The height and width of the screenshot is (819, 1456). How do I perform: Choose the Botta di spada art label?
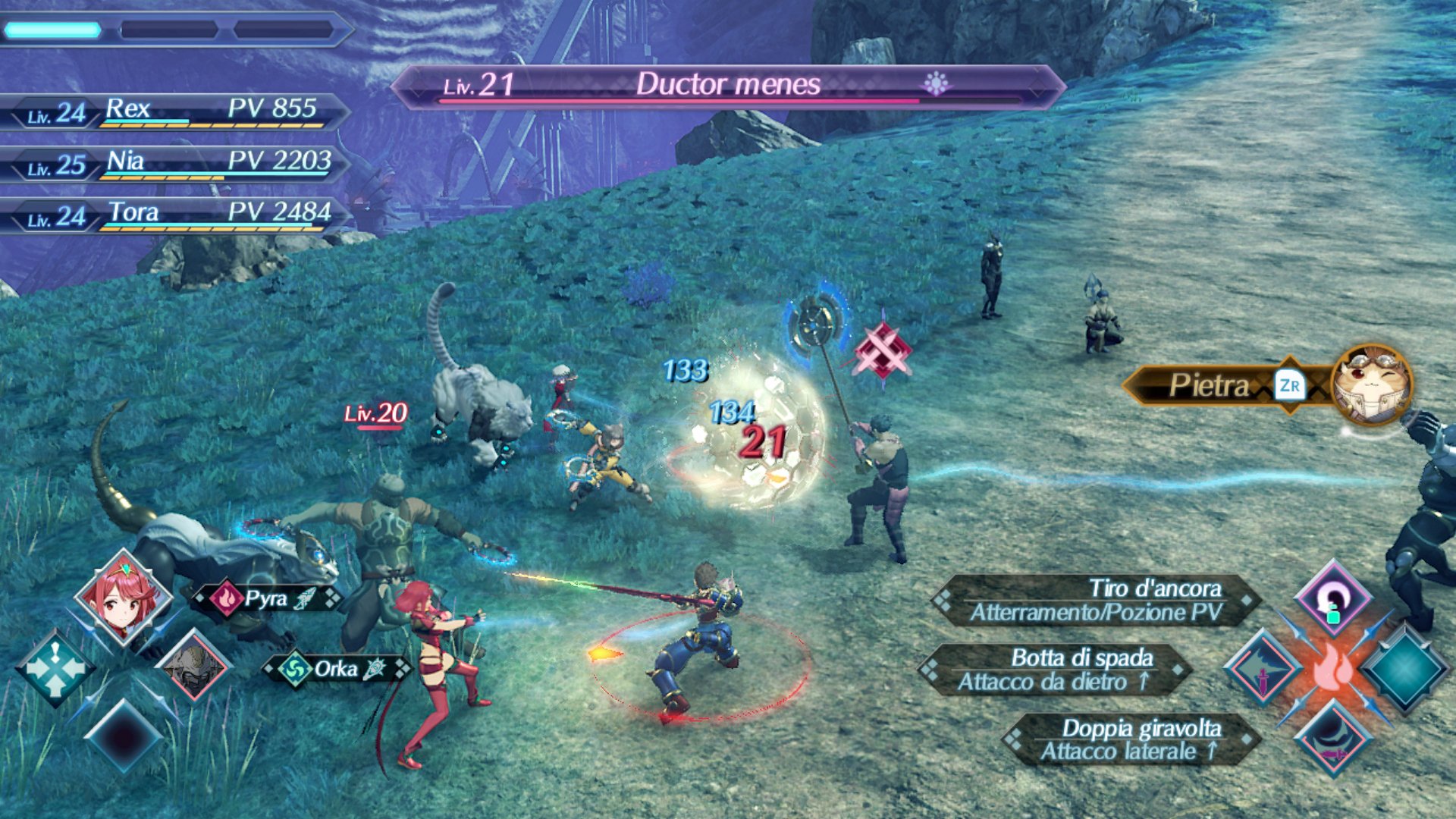[1056, 670]
